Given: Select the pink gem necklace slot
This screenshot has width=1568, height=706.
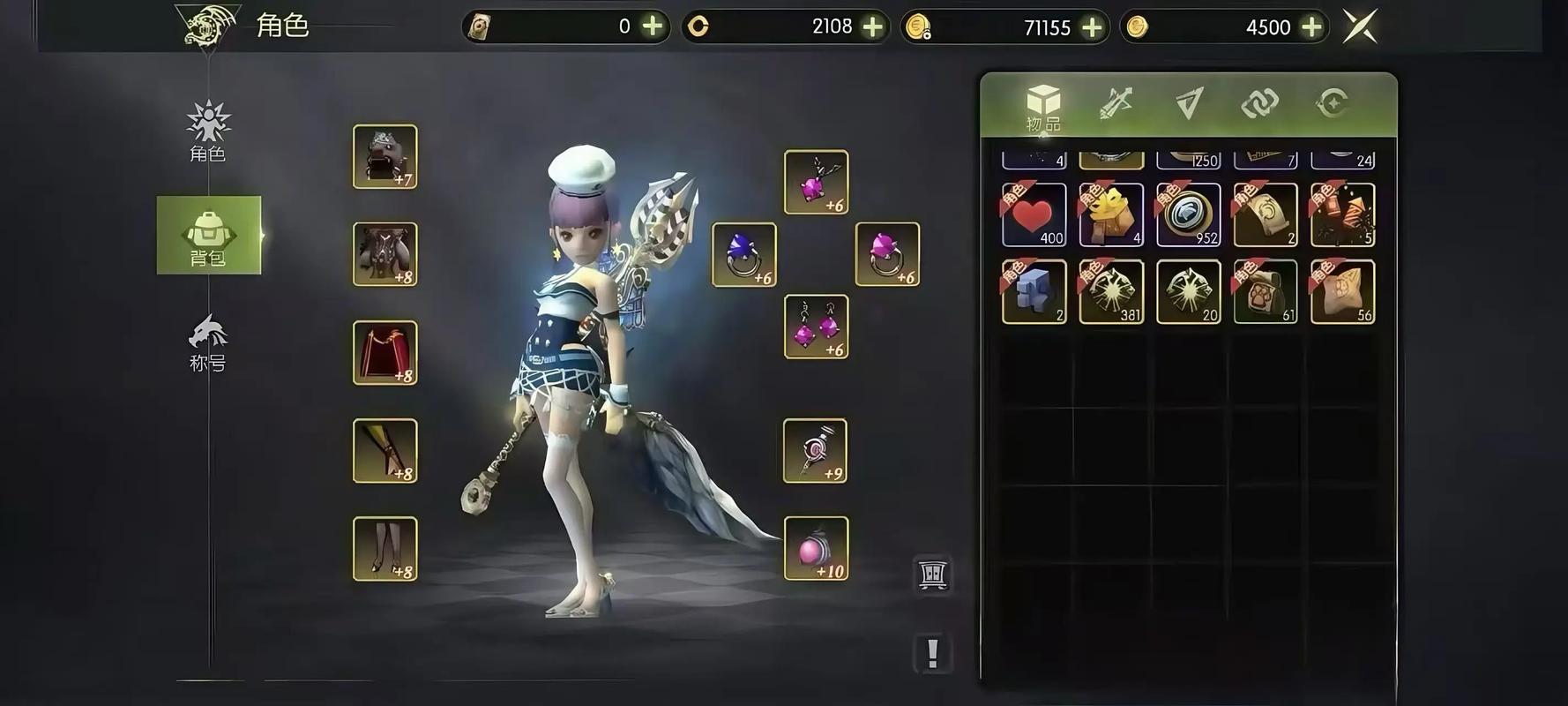Looking at the screenshot, I should pos(816,182).
